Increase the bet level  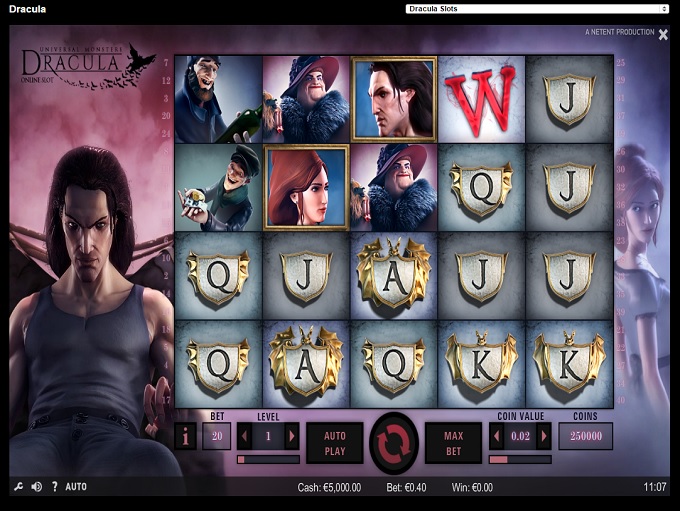point(292,436)
